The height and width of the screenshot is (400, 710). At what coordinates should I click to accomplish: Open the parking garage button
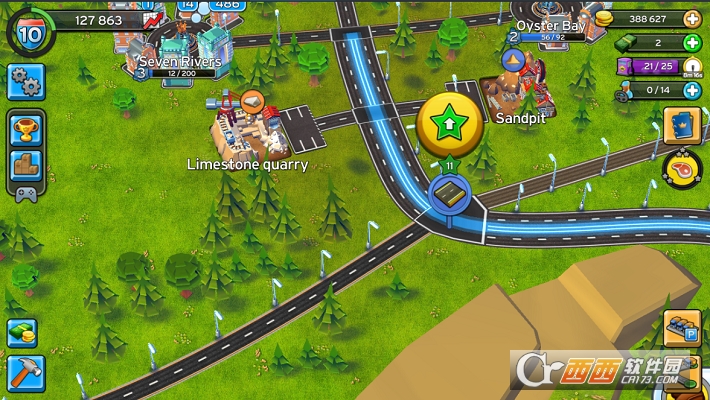[x=683, y=329]
